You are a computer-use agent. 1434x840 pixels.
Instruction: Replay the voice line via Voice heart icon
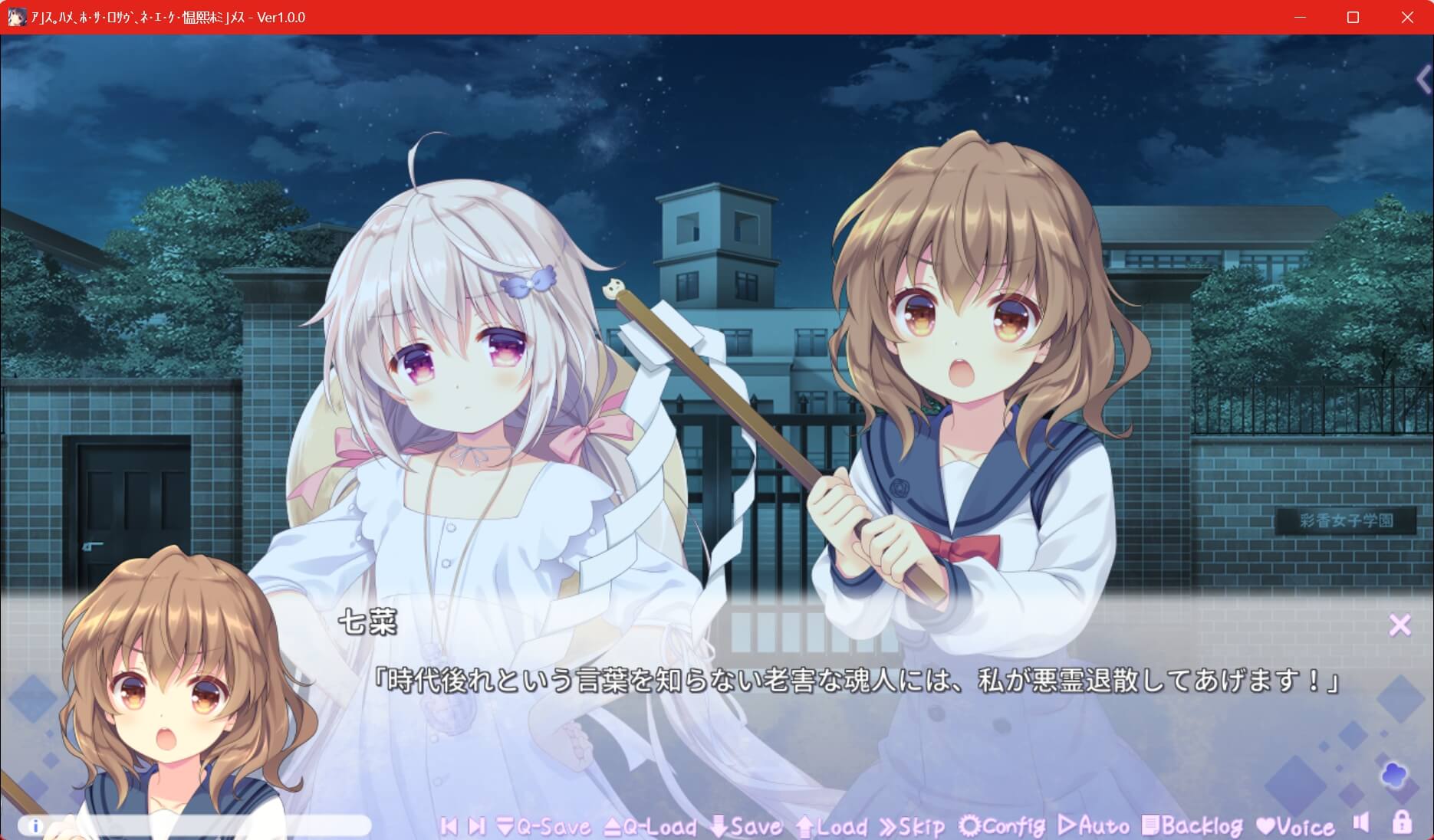click(1296, 827)
